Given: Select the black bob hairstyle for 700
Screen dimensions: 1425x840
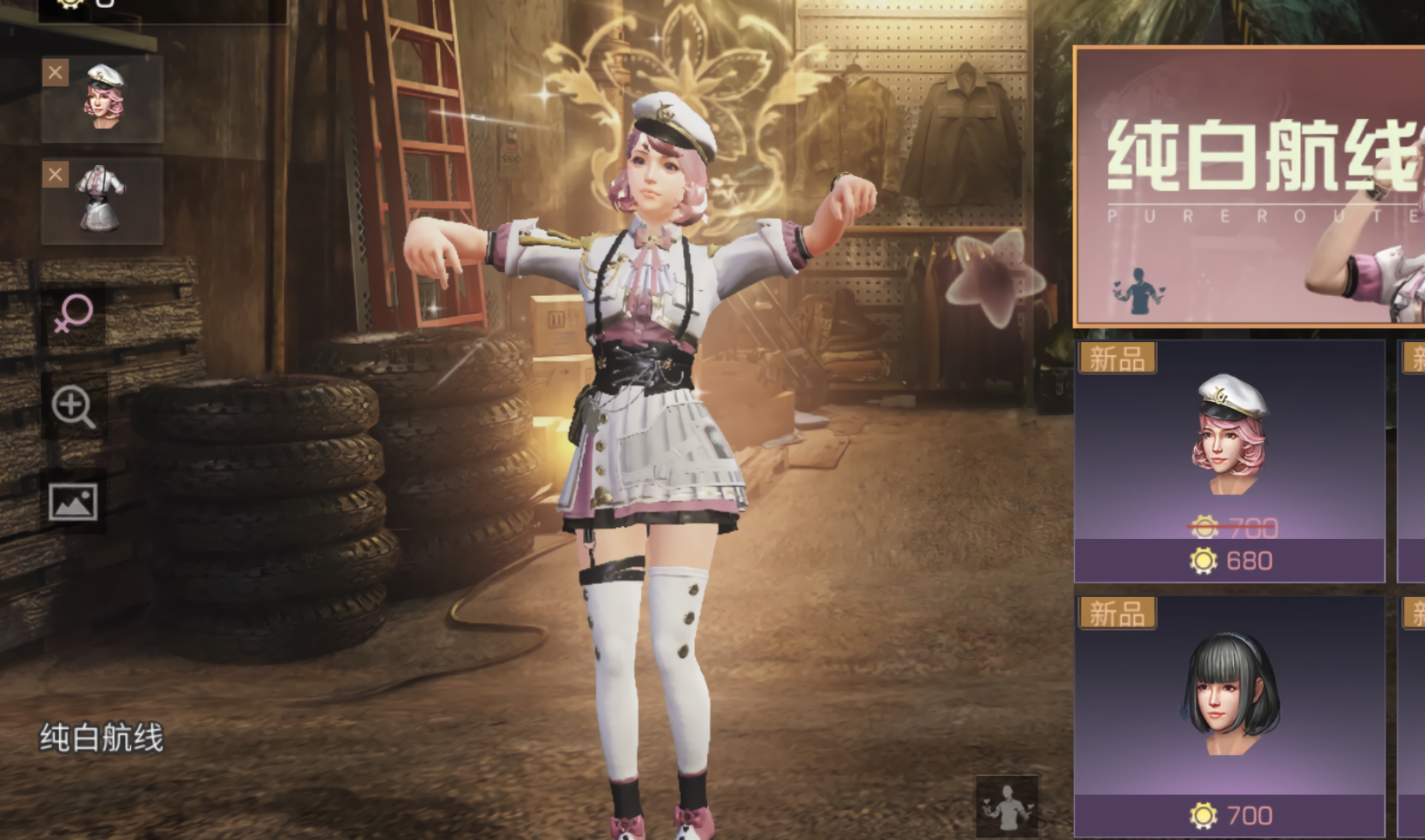Looking at the screenshot, I should (1230, 717).
